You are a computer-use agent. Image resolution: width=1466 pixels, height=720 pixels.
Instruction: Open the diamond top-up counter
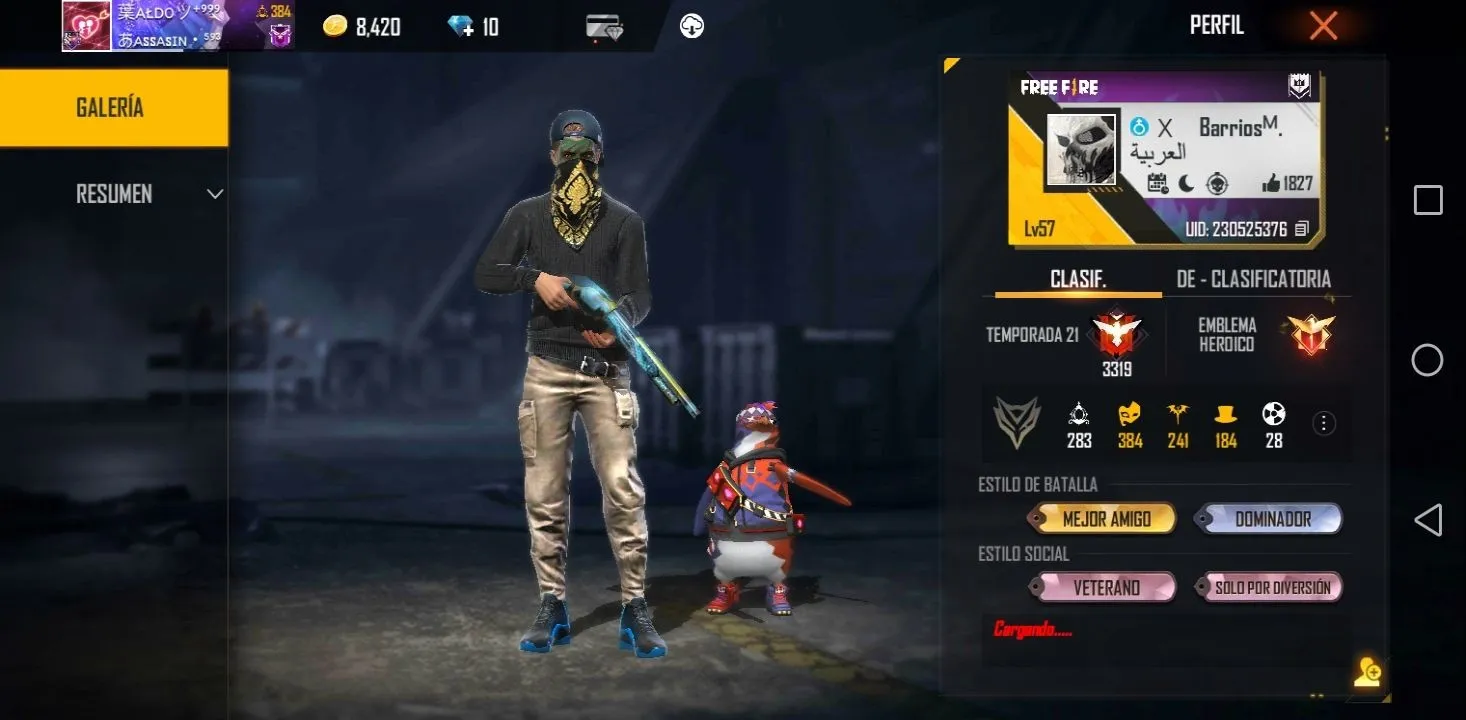[x=474, y=27]
